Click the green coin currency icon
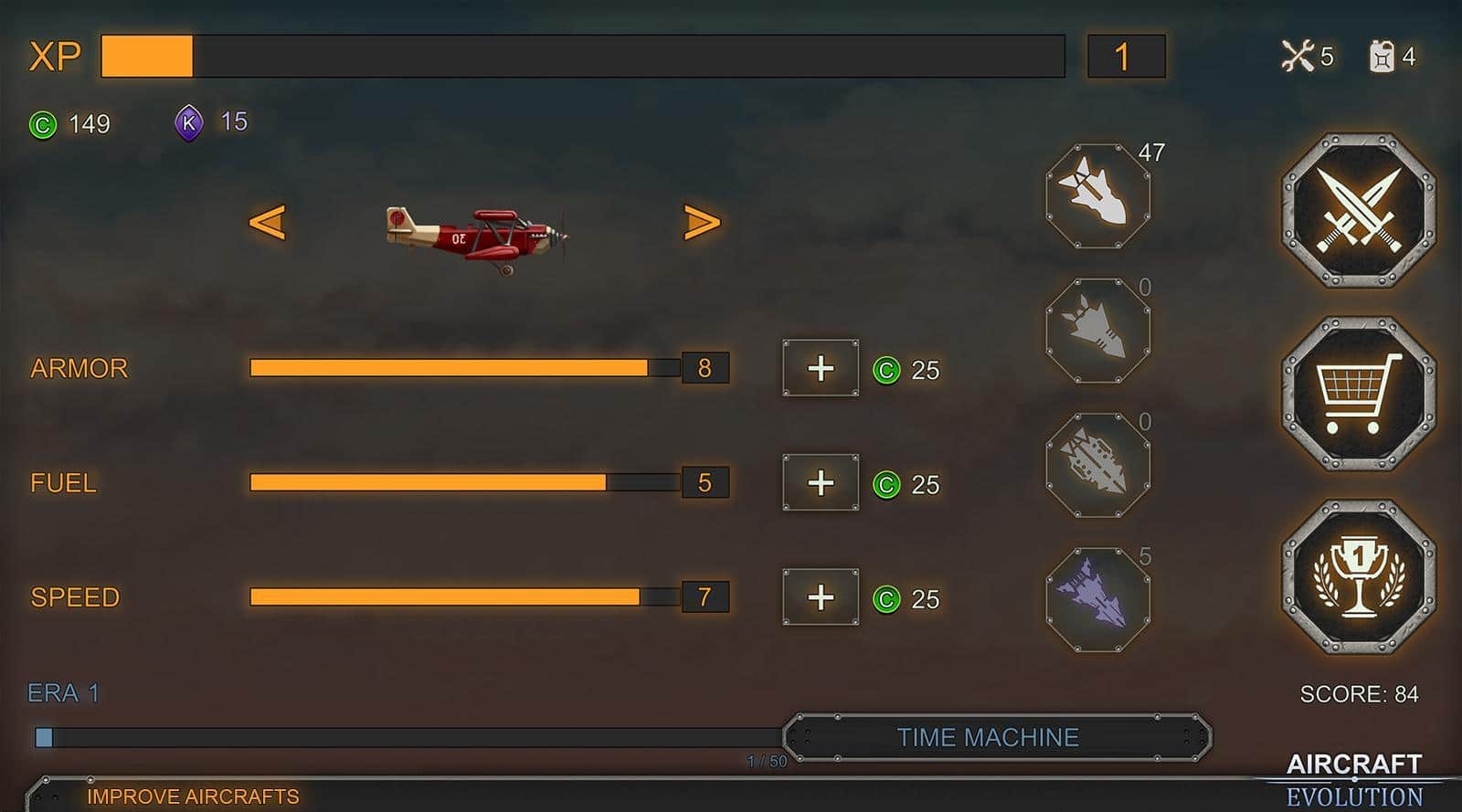 point(43,124)
